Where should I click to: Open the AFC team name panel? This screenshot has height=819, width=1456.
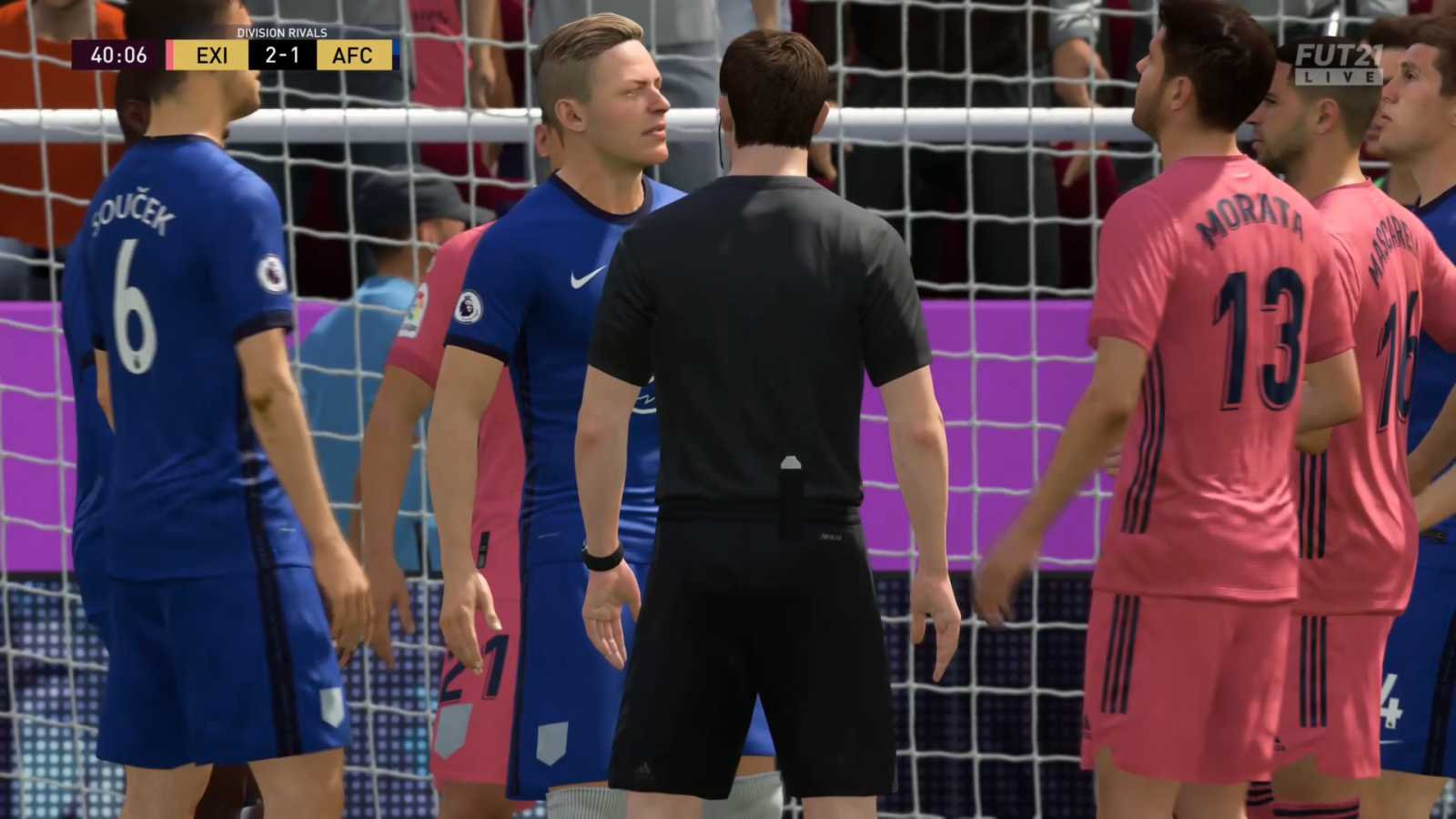(352, 56)
